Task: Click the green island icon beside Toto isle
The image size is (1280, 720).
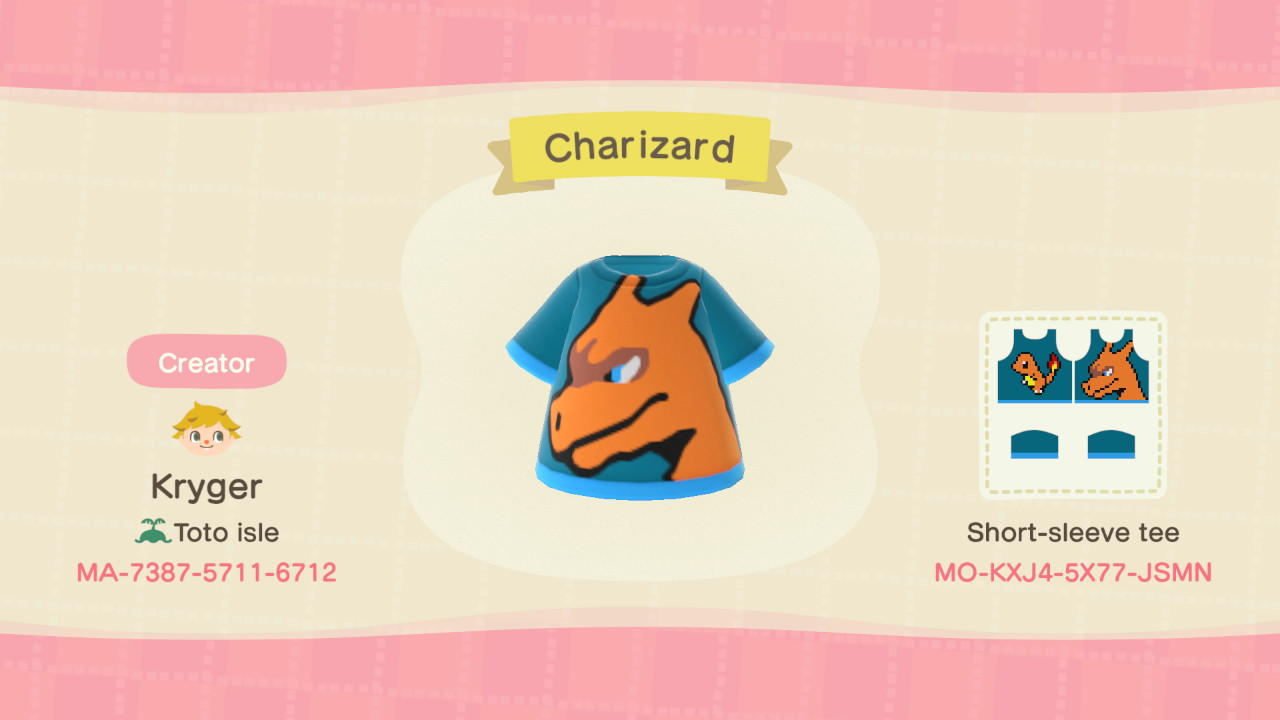Action: point(157,531)
